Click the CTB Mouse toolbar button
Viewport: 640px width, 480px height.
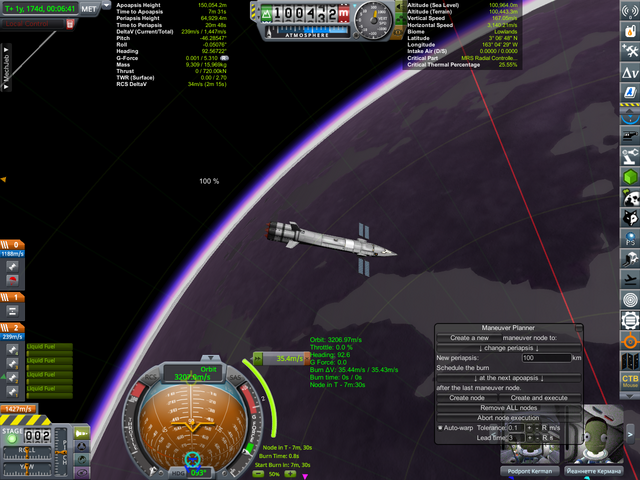click(x=630, y=381)
